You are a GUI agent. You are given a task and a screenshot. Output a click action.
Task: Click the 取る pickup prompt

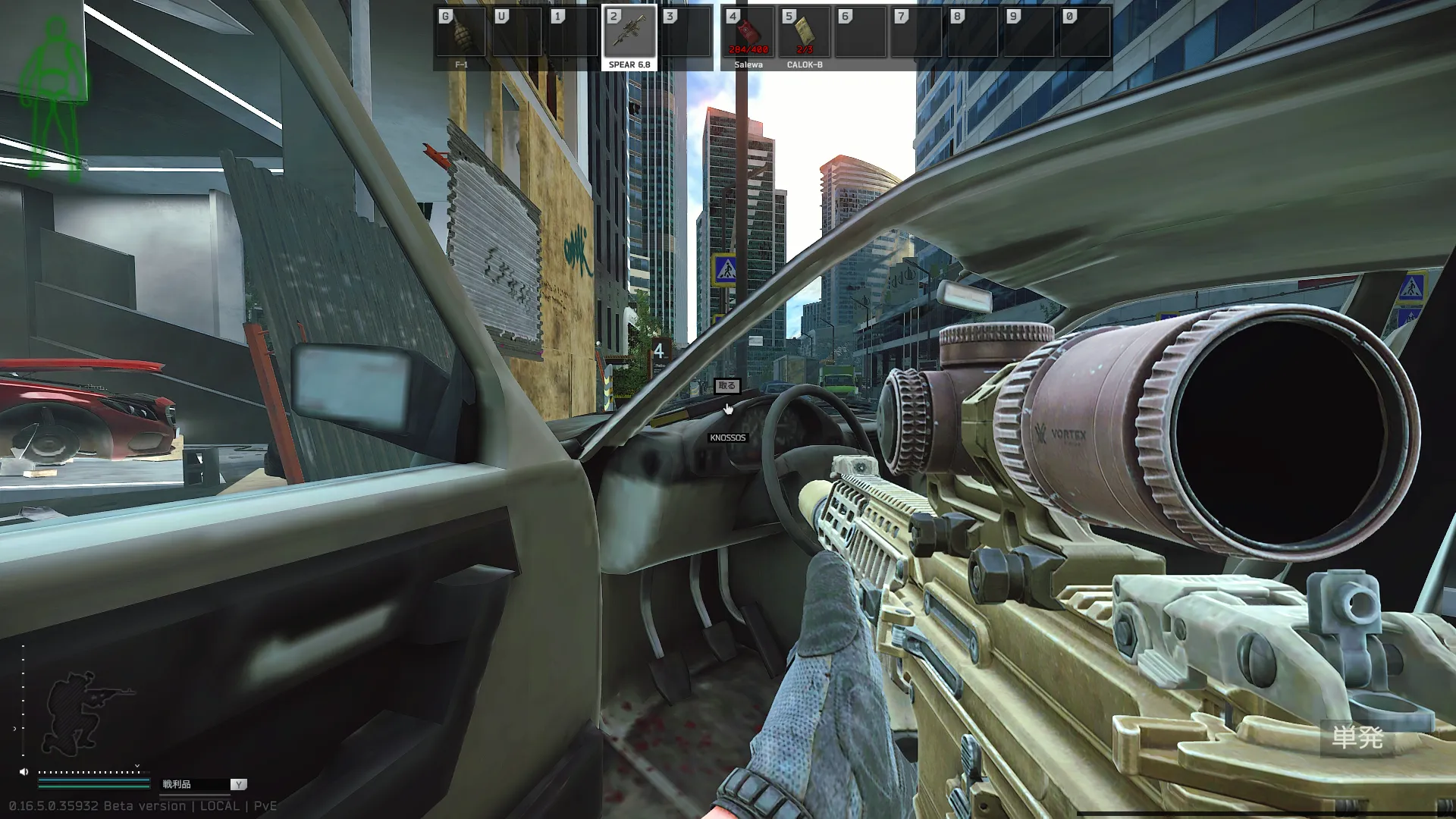click(x=726, y=386)
